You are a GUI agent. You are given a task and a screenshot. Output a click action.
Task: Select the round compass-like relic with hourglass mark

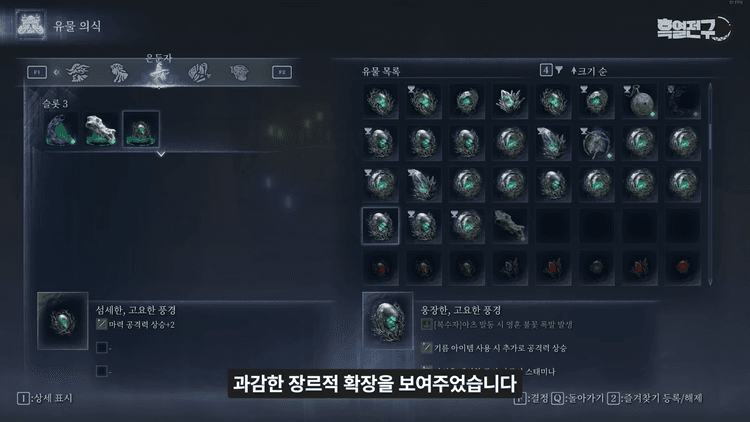tap(597, 143)
